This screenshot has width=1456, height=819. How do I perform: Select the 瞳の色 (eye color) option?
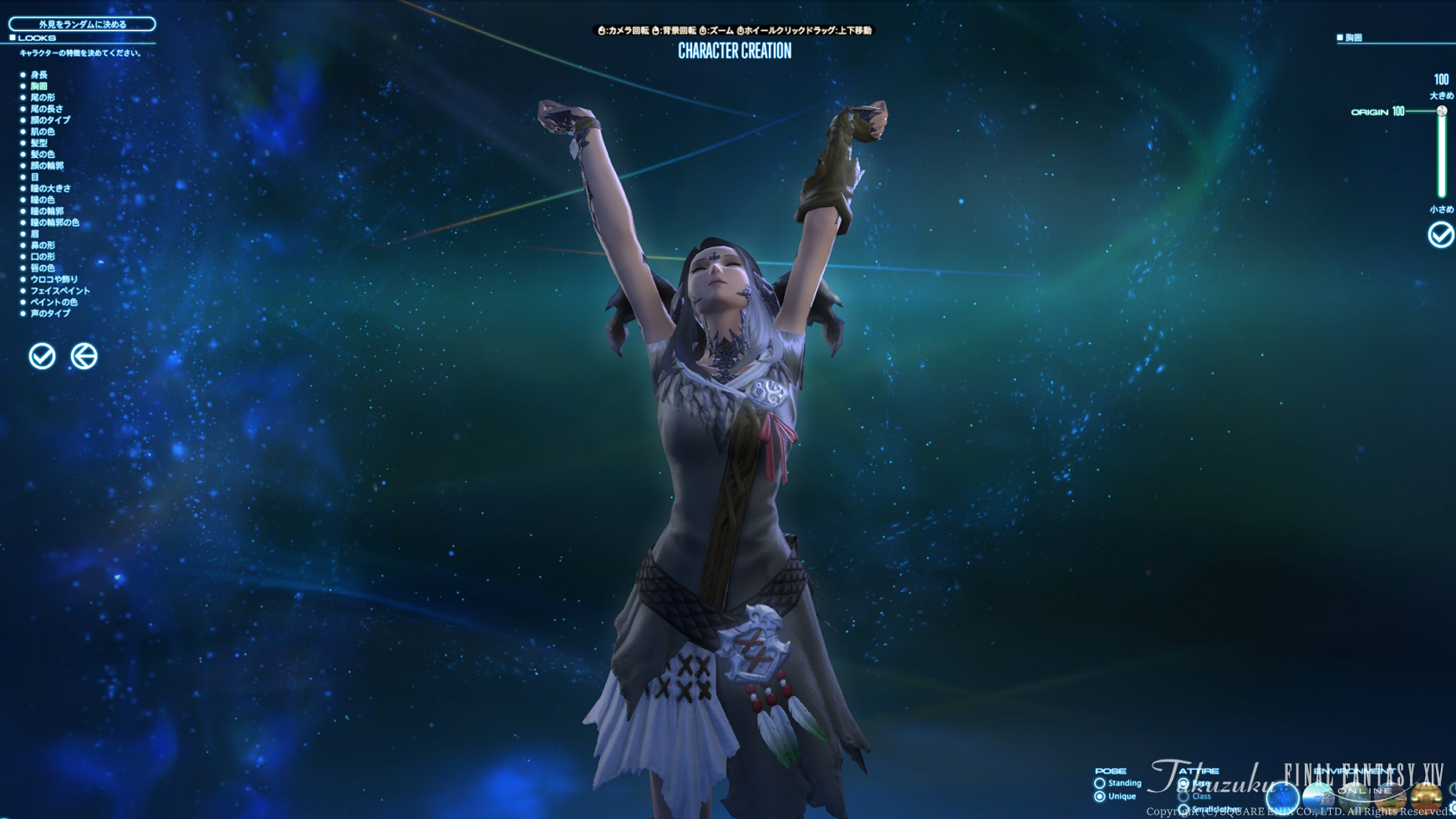point(40,199)
